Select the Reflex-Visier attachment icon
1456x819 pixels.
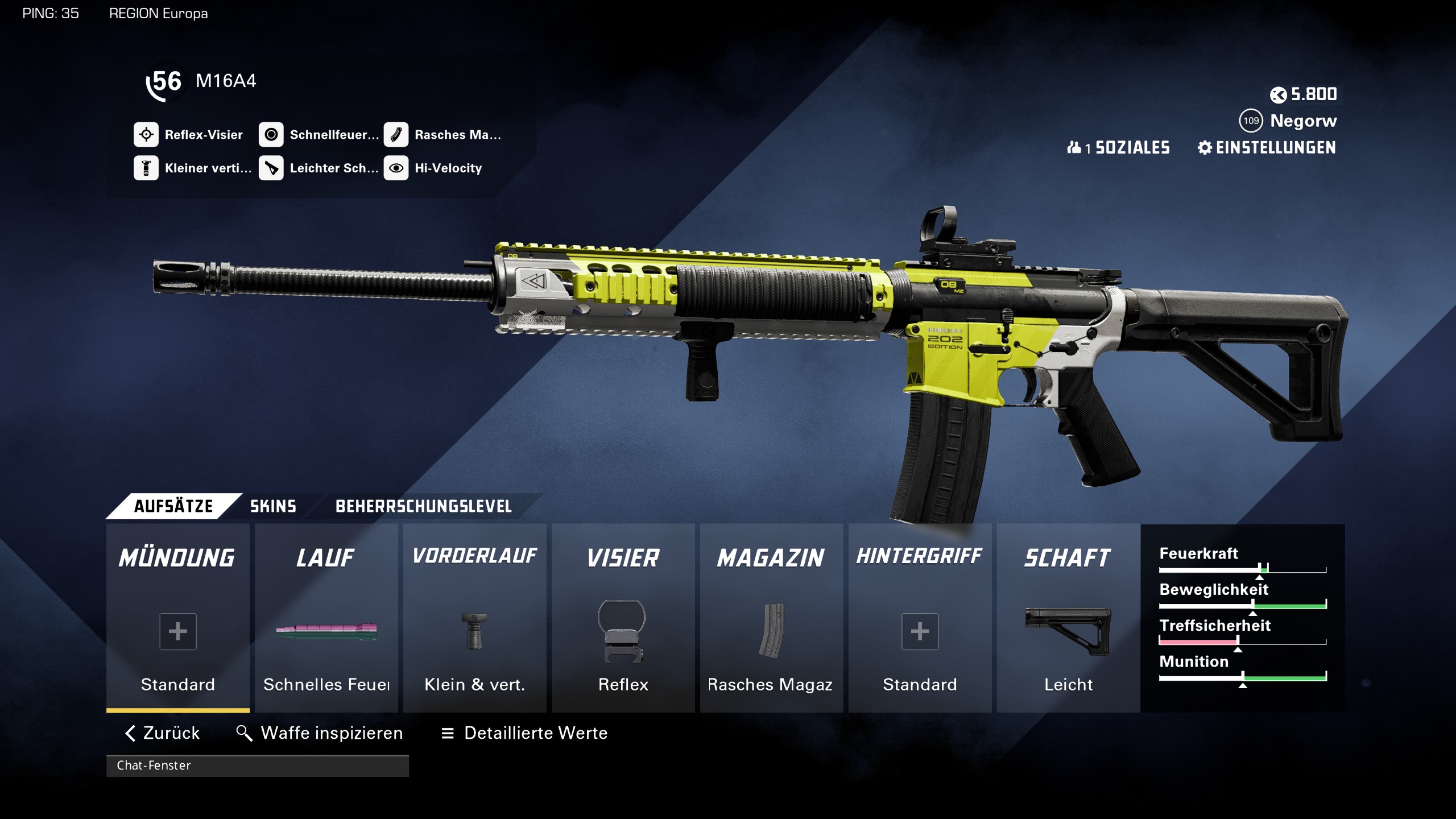pos(147,134)
